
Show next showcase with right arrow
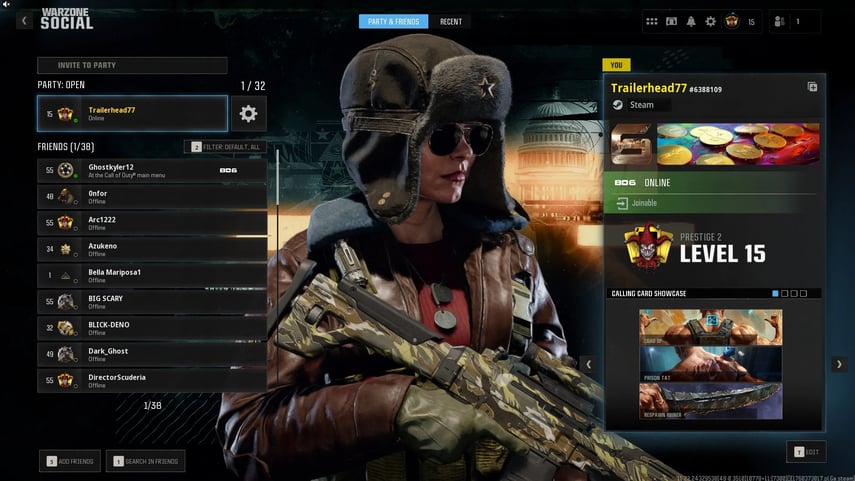click(x=839, y=365)
